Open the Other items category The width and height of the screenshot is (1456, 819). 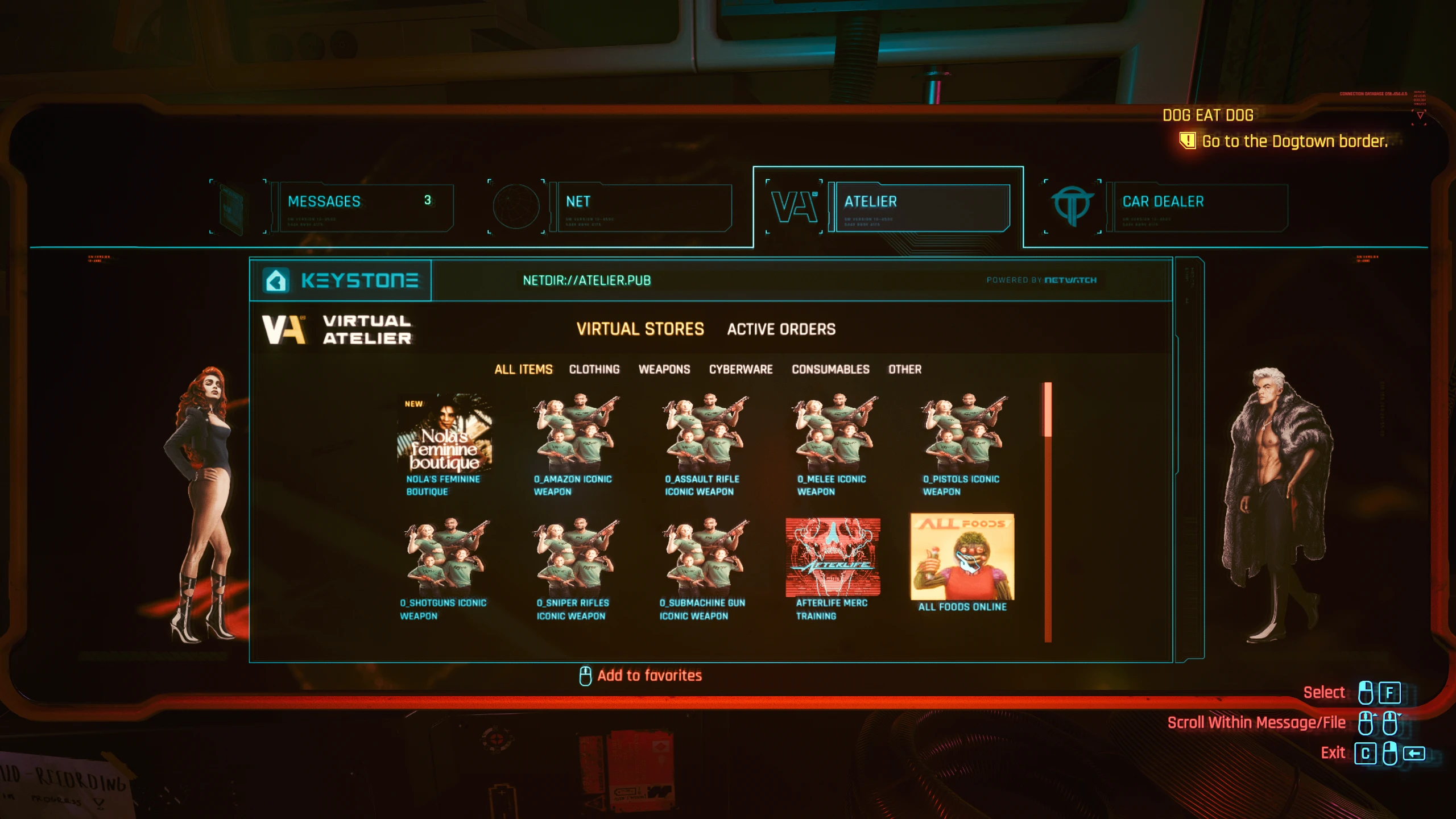click(x=905, y=369)
